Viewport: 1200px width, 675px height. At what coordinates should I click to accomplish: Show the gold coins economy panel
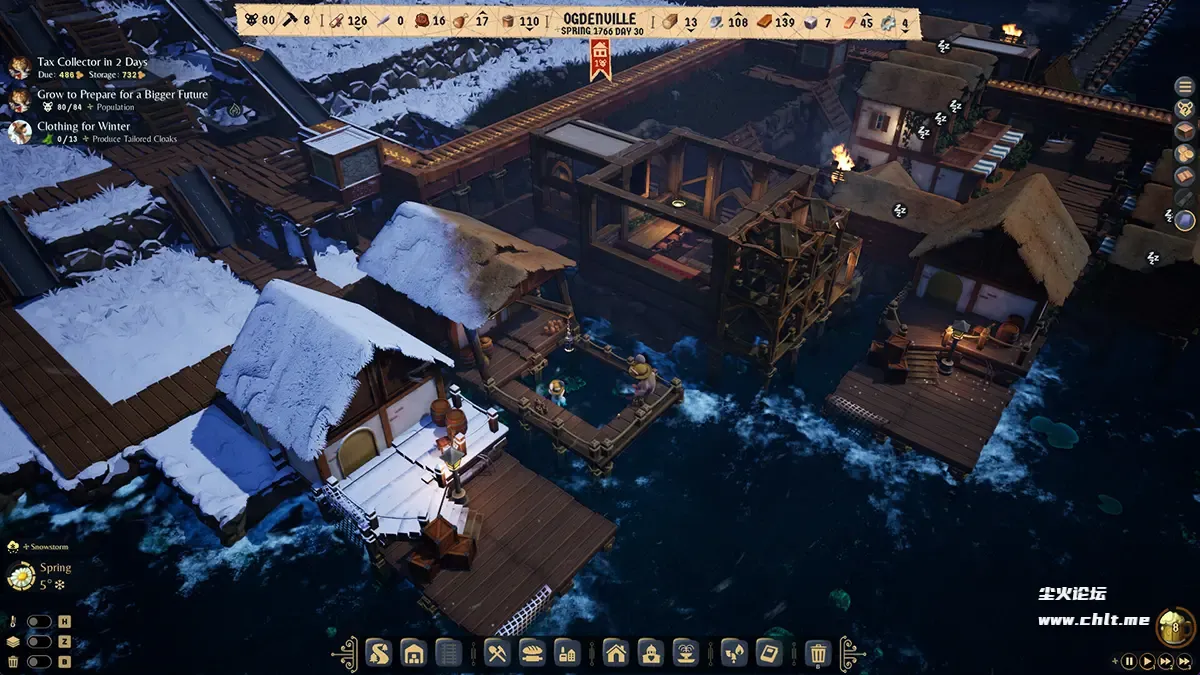click(x=1184, y=153)
